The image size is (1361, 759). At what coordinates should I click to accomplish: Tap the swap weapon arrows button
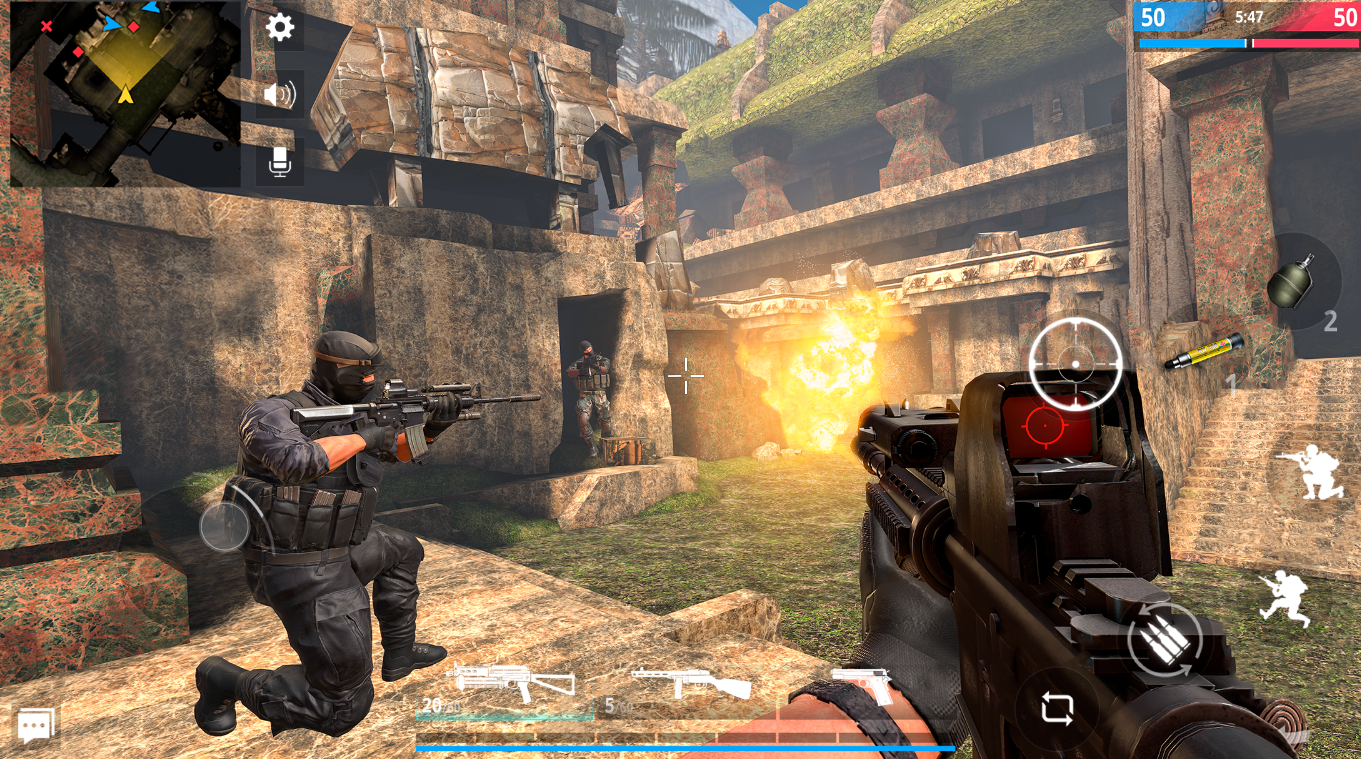coord(1057,708)
